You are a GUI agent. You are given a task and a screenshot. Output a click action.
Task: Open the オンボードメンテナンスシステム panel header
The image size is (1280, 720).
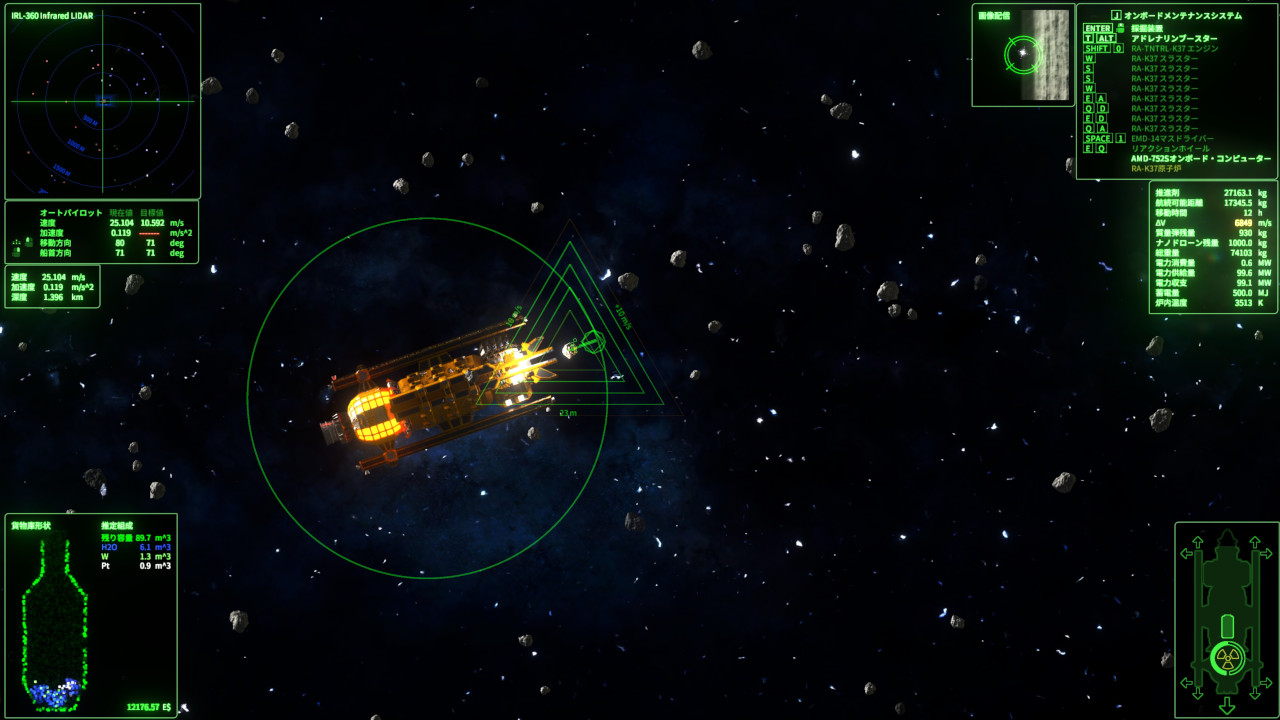[x=1183, y=15]
